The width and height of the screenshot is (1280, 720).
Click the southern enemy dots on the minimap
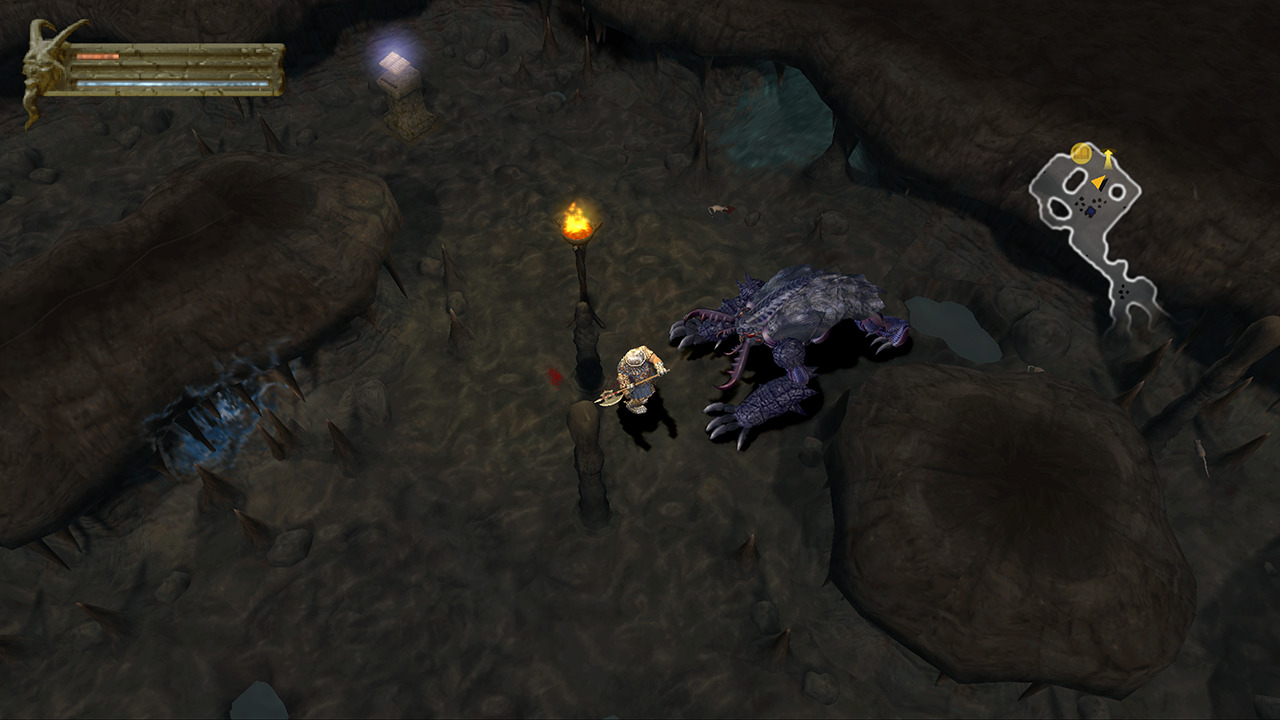click(x=1122, y=291)
